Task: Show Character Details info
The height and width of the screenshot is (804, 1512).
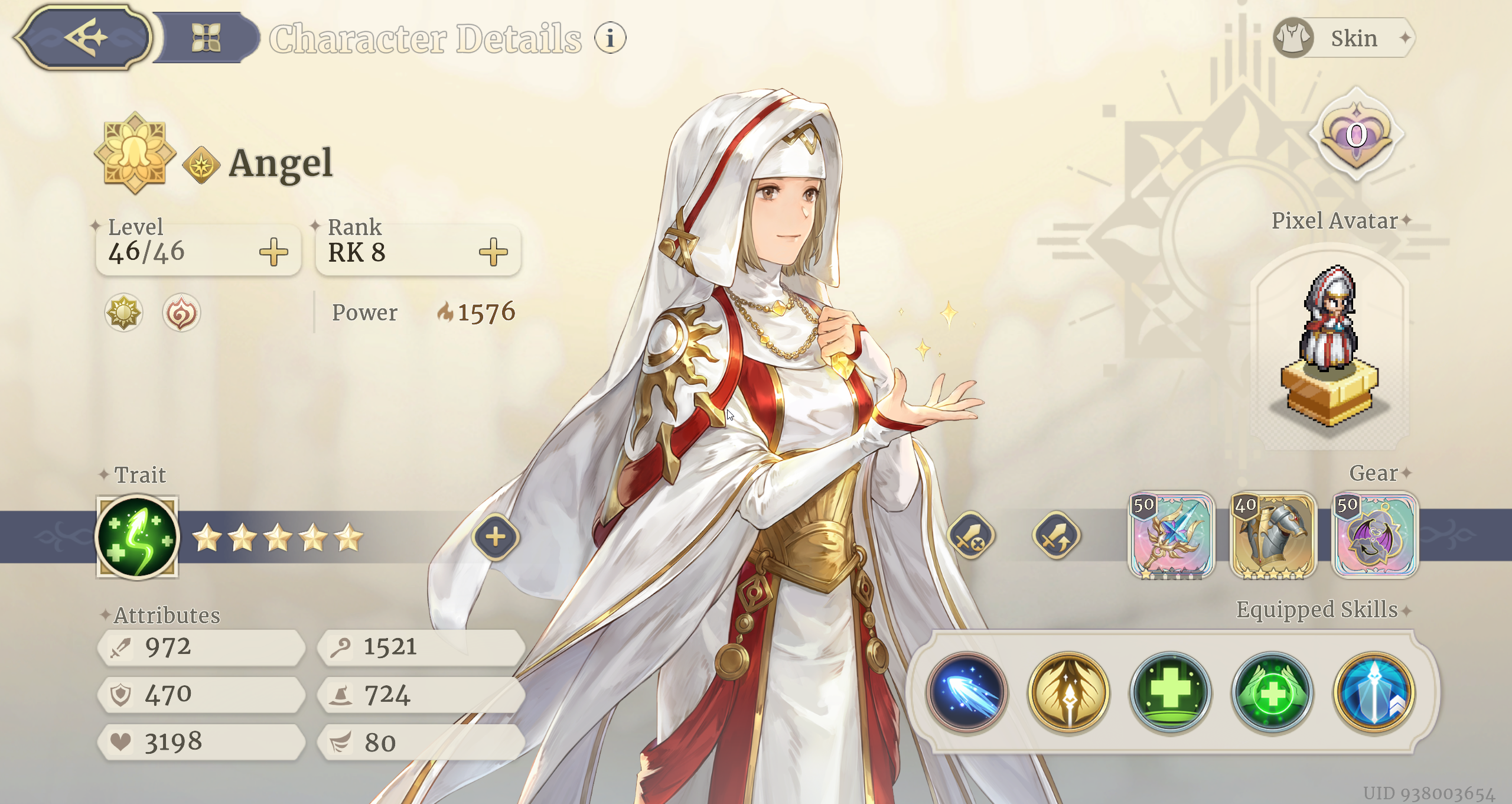Action: pos(610,38)
